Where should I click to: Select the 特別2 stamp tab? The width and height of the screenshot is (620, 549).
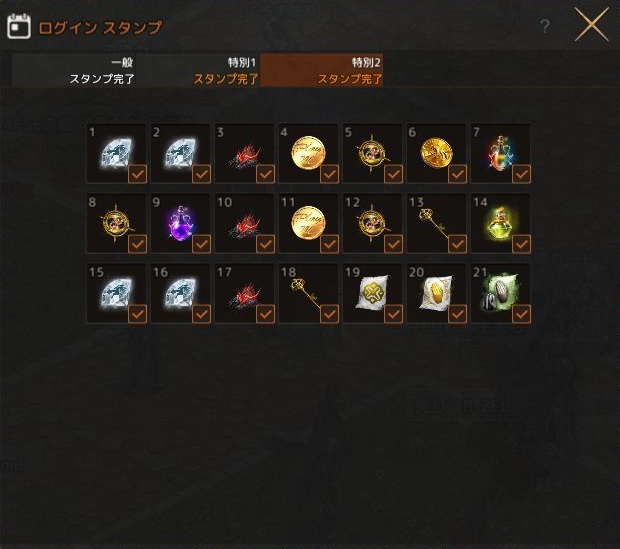pyautogui.click(x=322, y=70)
